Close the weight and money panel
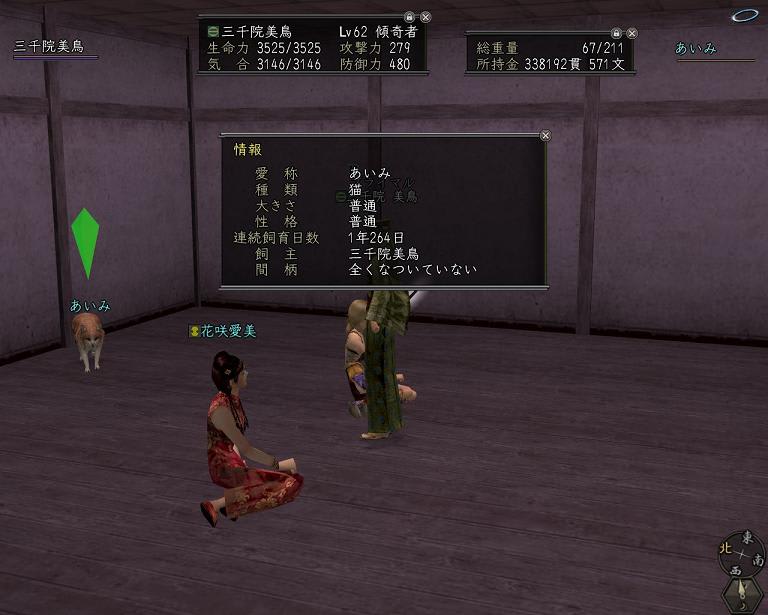The image size is (768, 615). (631, 33)
